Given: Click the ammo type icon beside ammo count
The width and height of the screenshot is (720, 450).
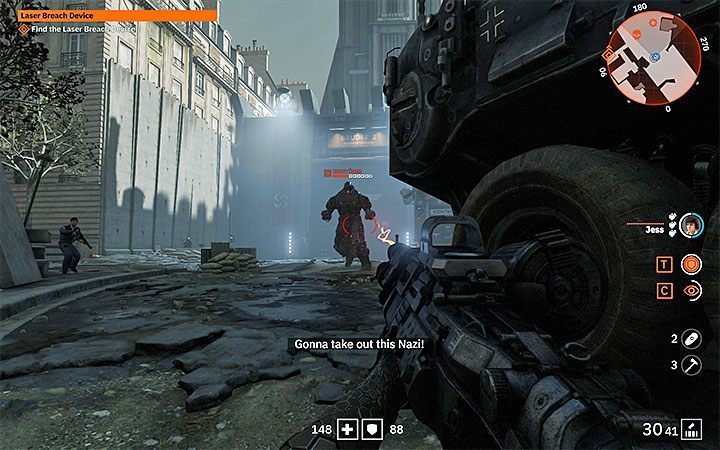Looking at the screenshot, I should click(691, 429).
